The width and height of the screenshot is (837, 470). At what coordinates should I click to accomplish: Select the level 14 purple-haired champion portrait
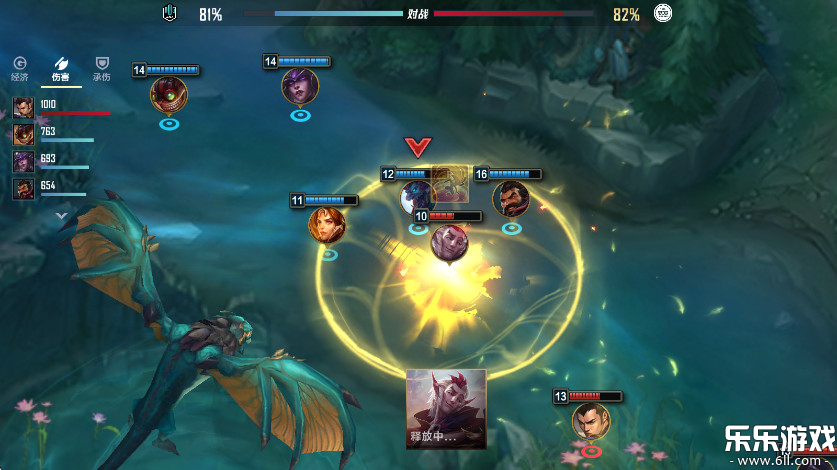[300, 86]
